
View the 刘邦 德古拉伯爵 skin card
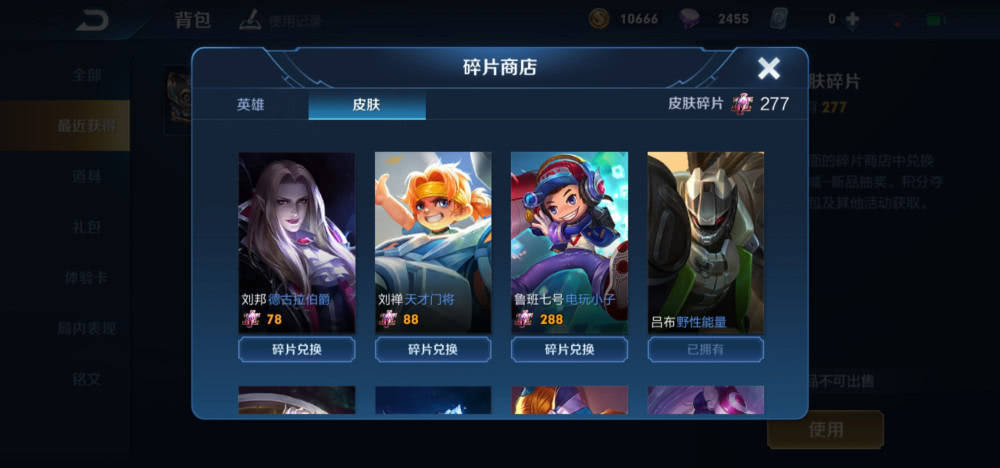pos(296,240)
